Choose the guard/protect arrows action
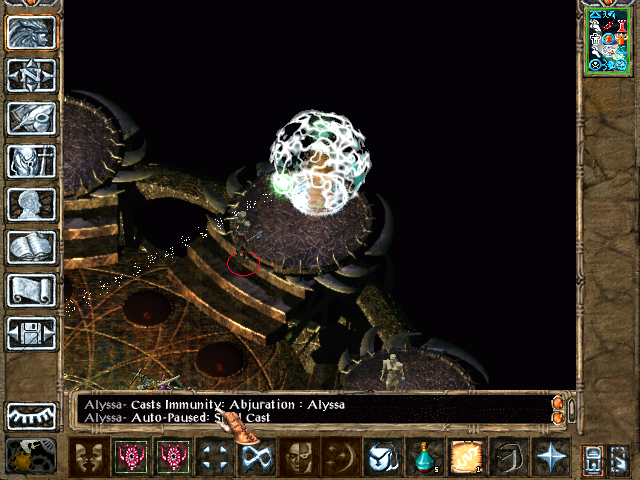The image size is (640, 480). point(213,457)
